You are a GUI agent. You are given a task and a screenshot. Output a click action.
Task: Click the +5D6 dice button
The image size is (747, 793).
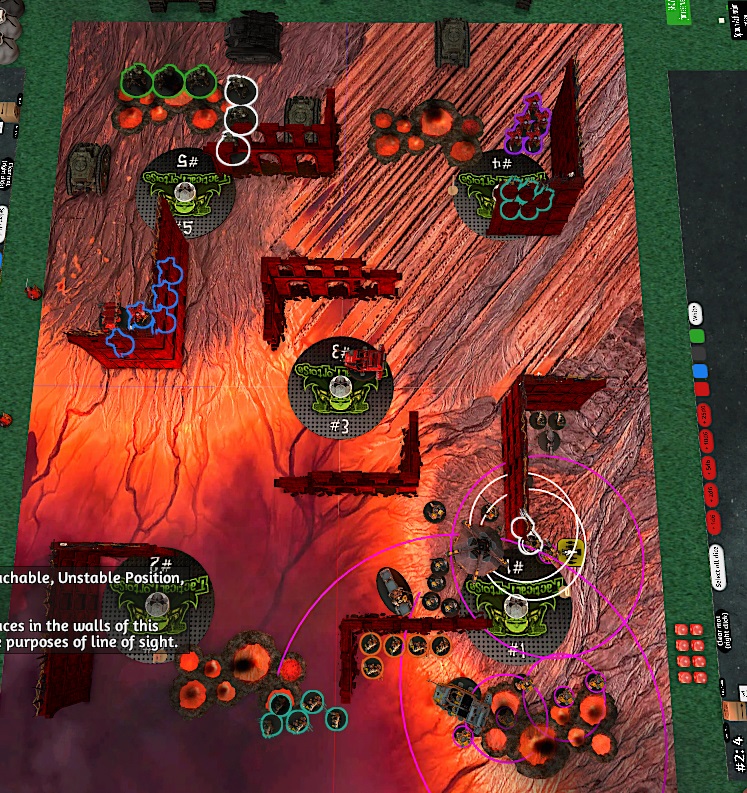coord(708,467)
